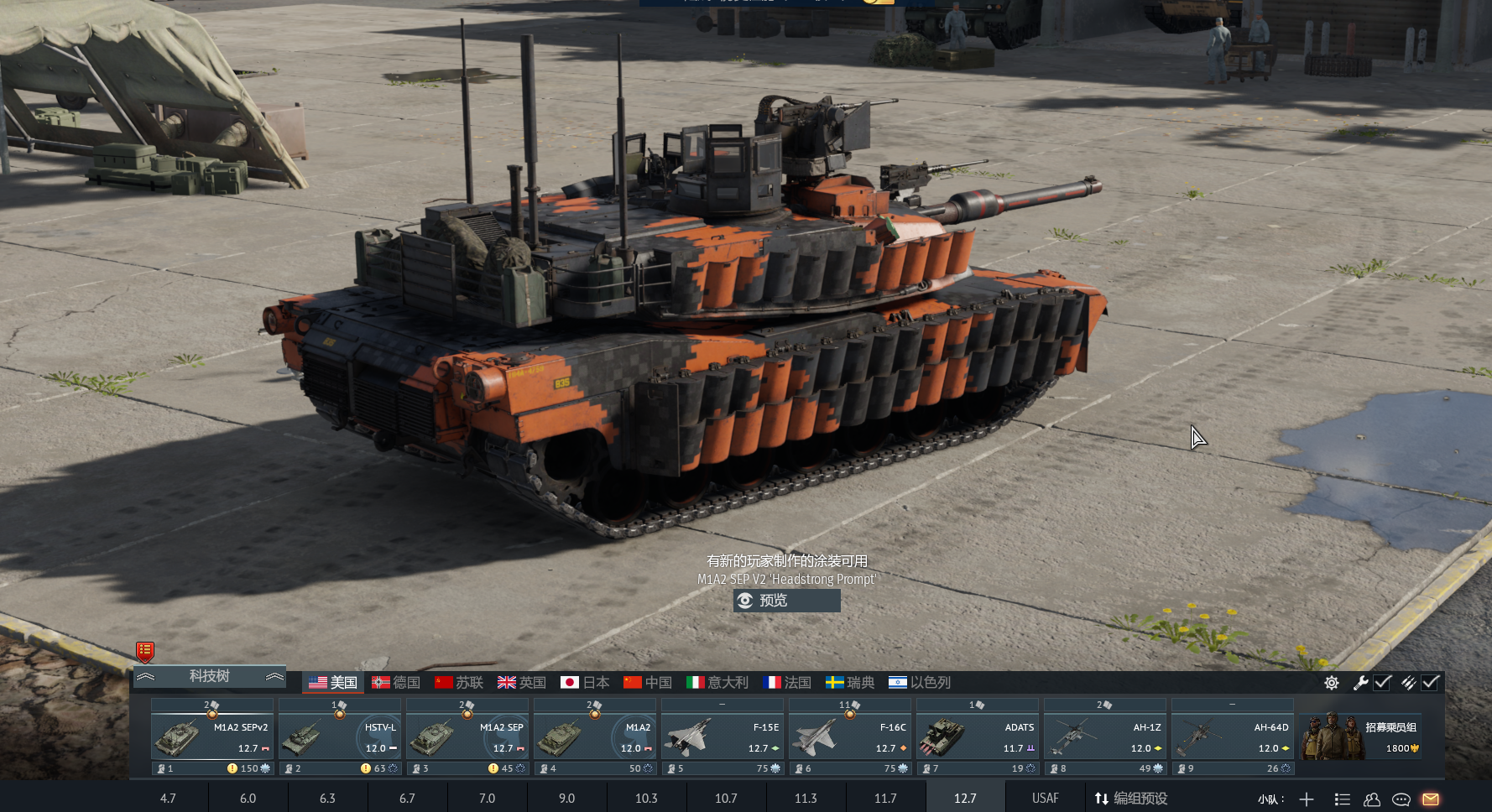This screenshot has width=1492, height=812.
Task: Show the Israel nation vehicles
Action: click(919, 683)
